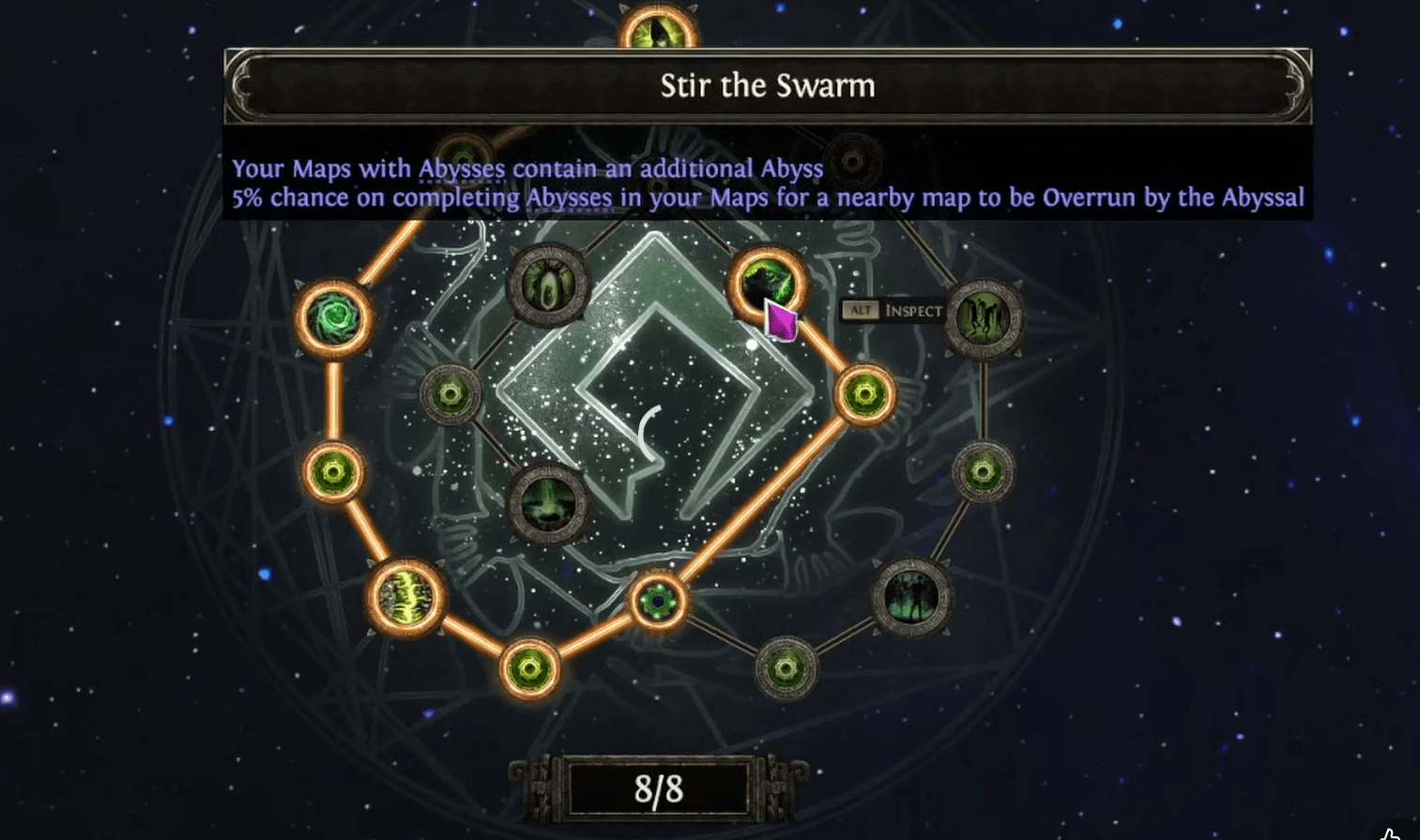
Task: Click the small allocated node between fissure and start node
Action: pos(530,669)
